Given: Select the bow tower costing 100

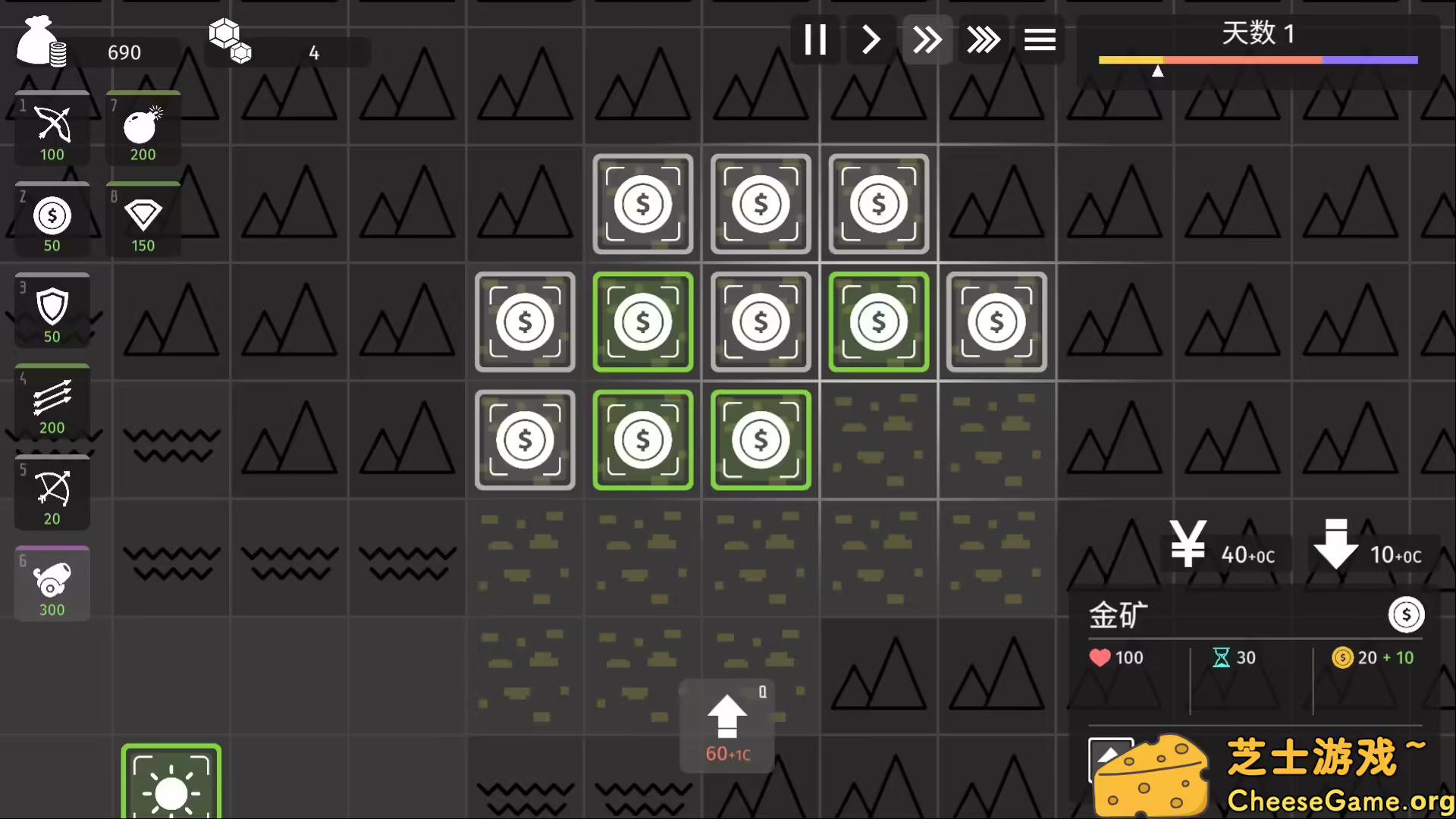Looking at the screenshot, I should pos(52,129).
